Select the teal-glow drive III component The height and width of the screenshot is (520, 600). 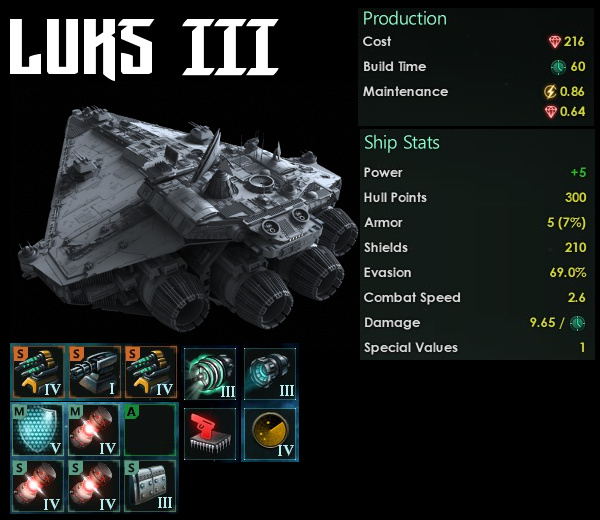coord(270,372)
